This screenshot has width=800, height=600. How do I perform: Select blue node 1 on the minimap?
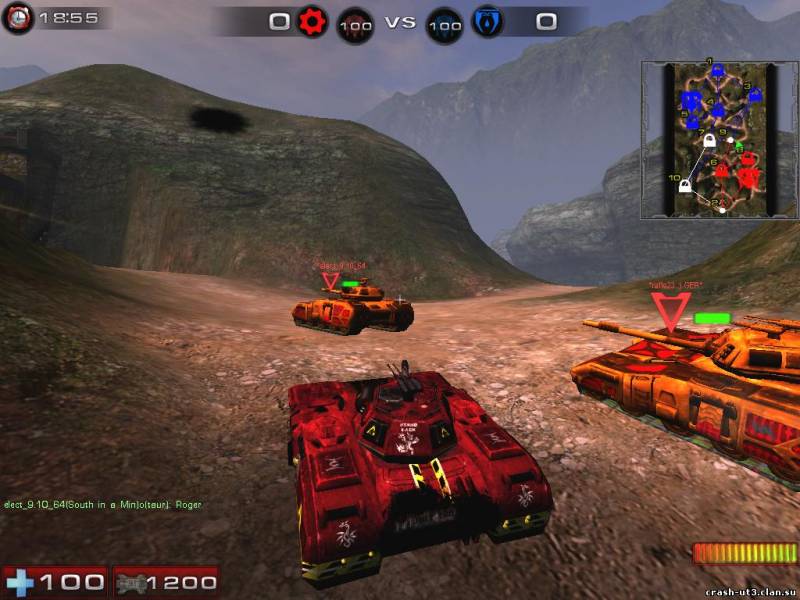point(717,73)
